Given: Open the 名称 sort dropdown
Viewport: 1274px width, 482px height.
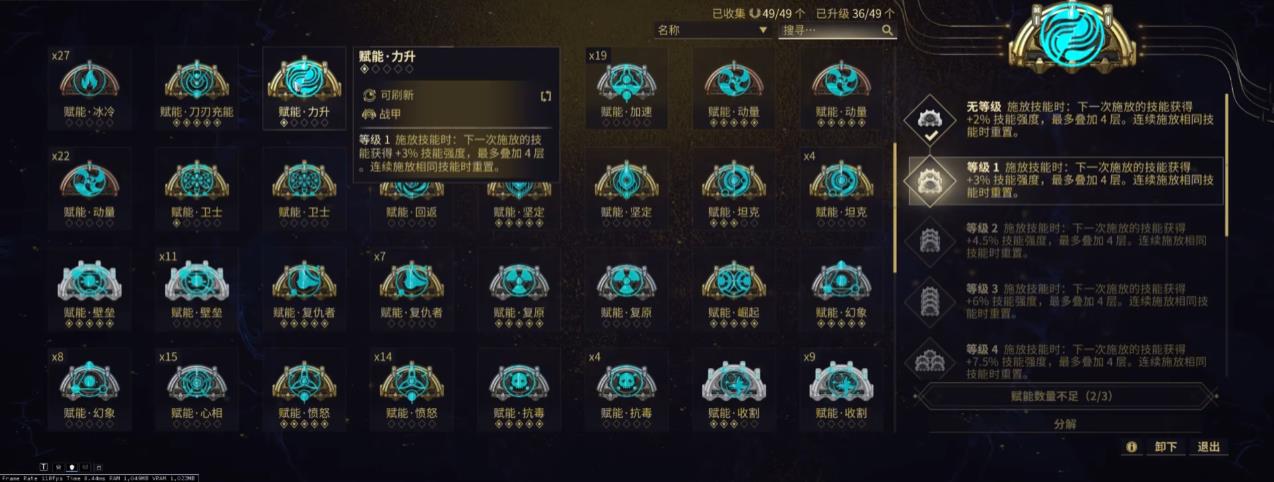Looking at the screenshot, I should click(x=711, y=31).
